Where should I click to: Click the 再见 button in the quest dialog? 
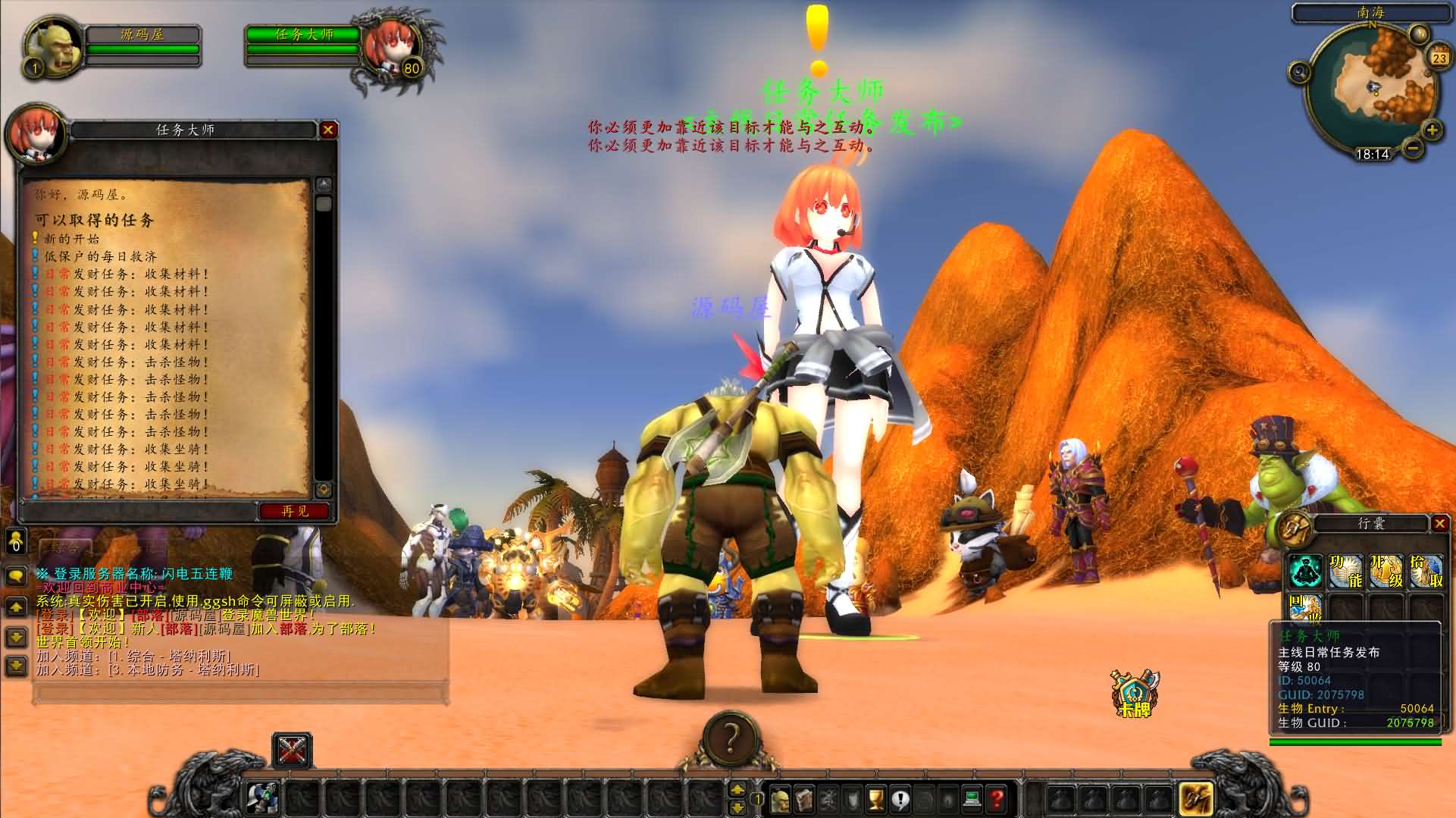293,510
